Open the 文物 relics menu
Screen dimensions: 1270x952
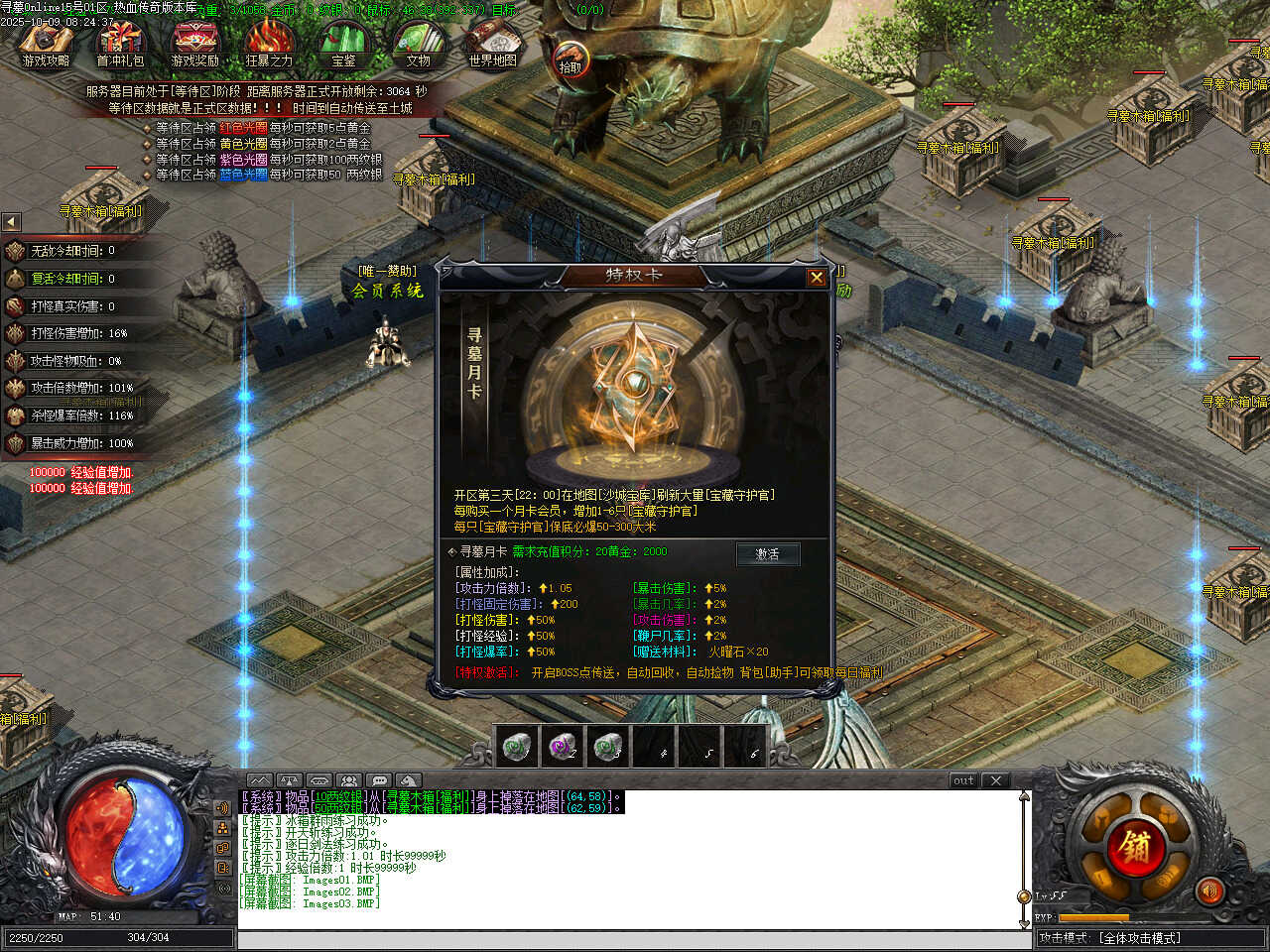(418, 46)
